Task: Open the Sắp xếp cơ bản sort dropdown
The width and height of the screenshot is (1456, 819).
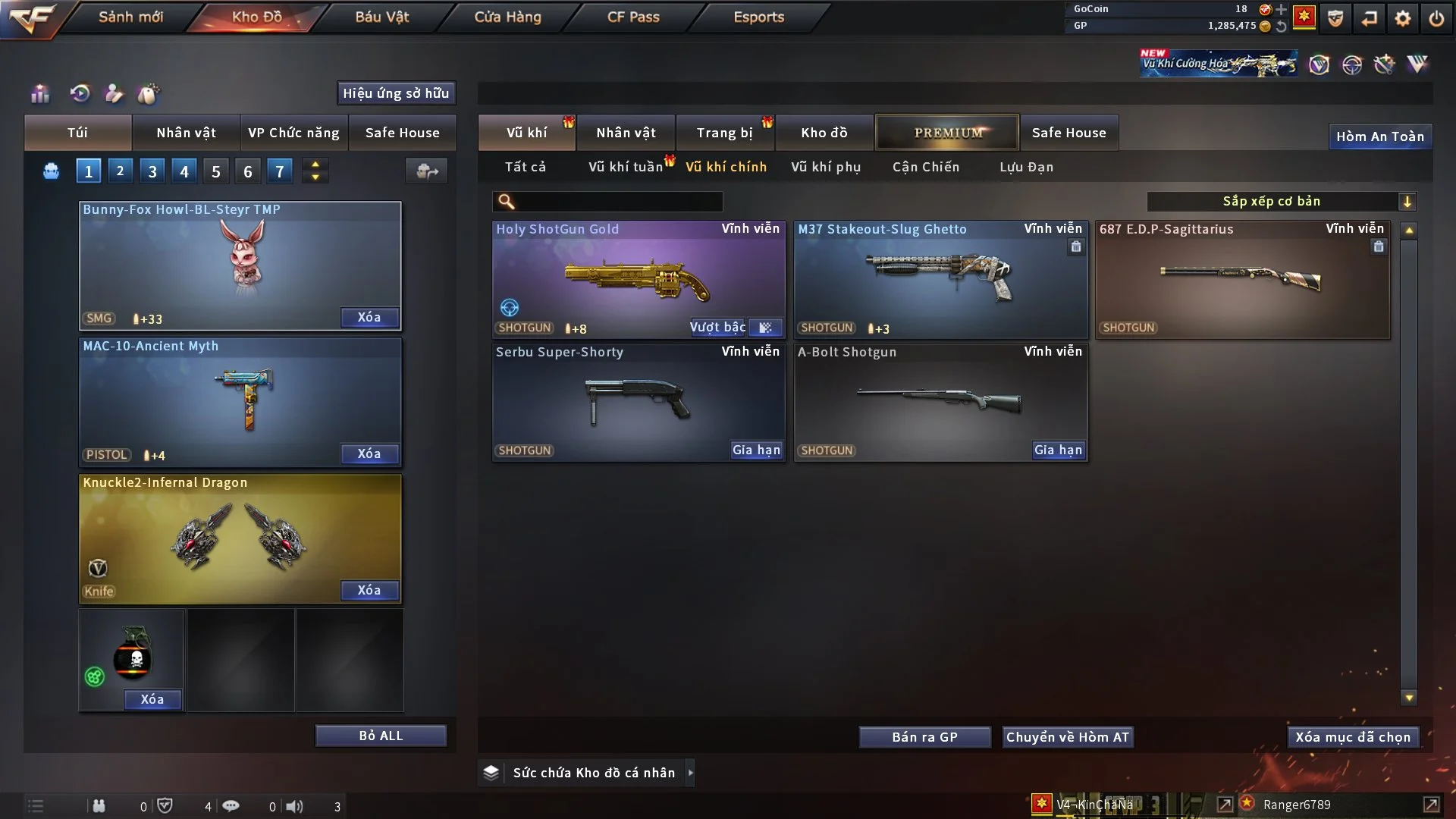Action: coord(1282,202)
